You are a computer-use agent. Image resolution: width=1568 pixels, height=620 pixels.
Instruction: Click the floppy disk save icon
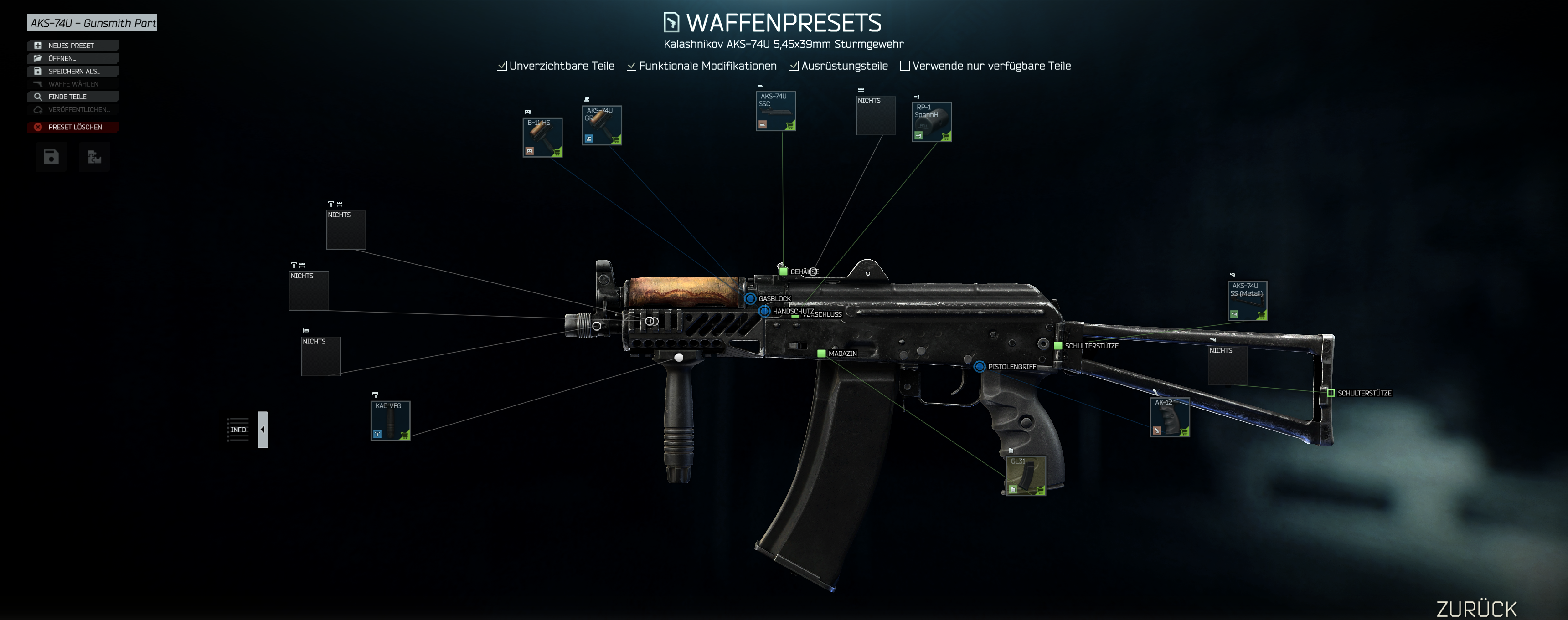(x=51, y=157)
